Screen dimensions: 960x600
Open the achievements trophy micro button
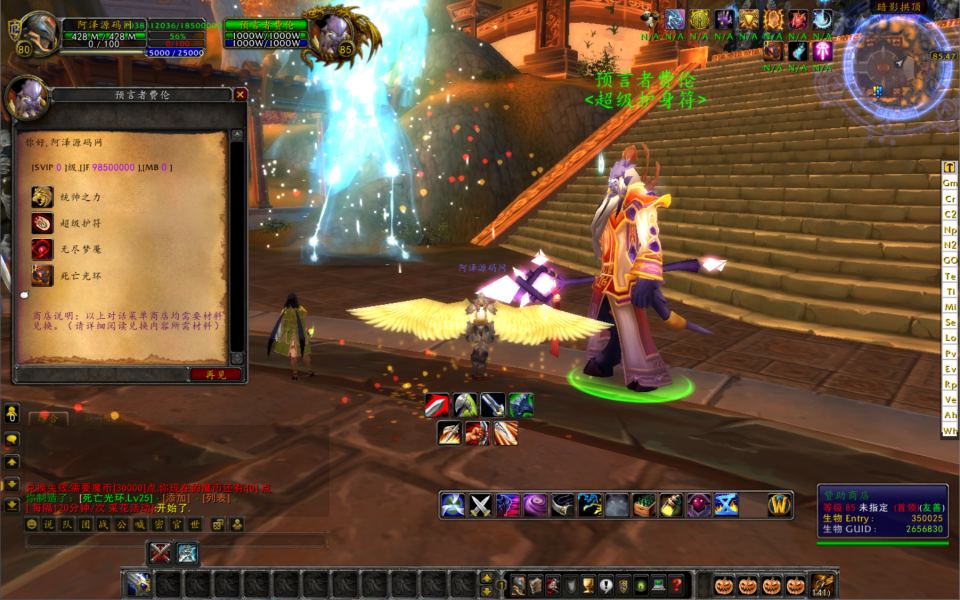click(x=590, y=585)
